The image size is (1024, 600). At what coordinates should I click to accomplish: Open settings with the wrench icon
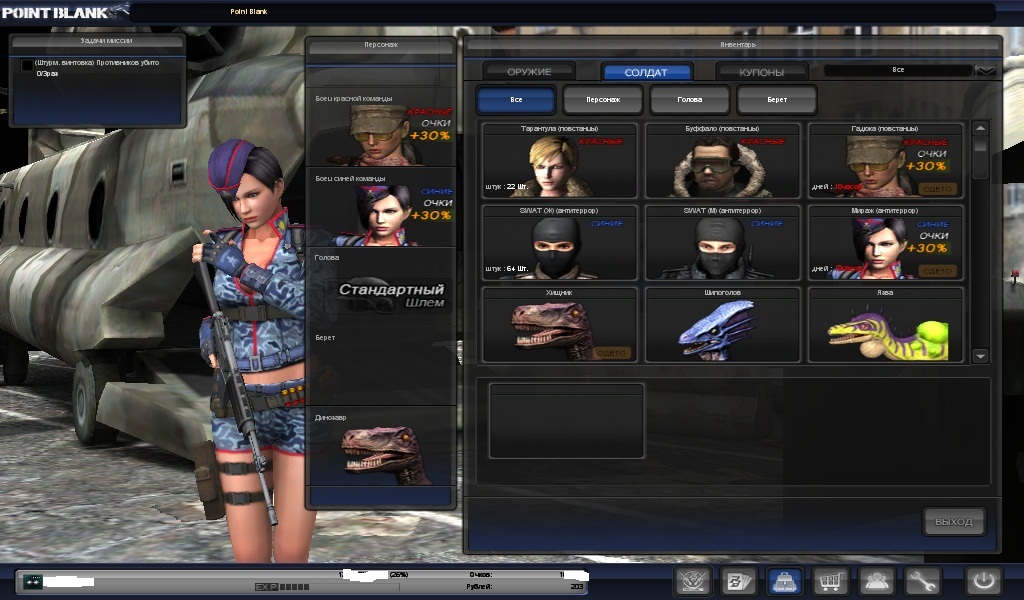922,581
